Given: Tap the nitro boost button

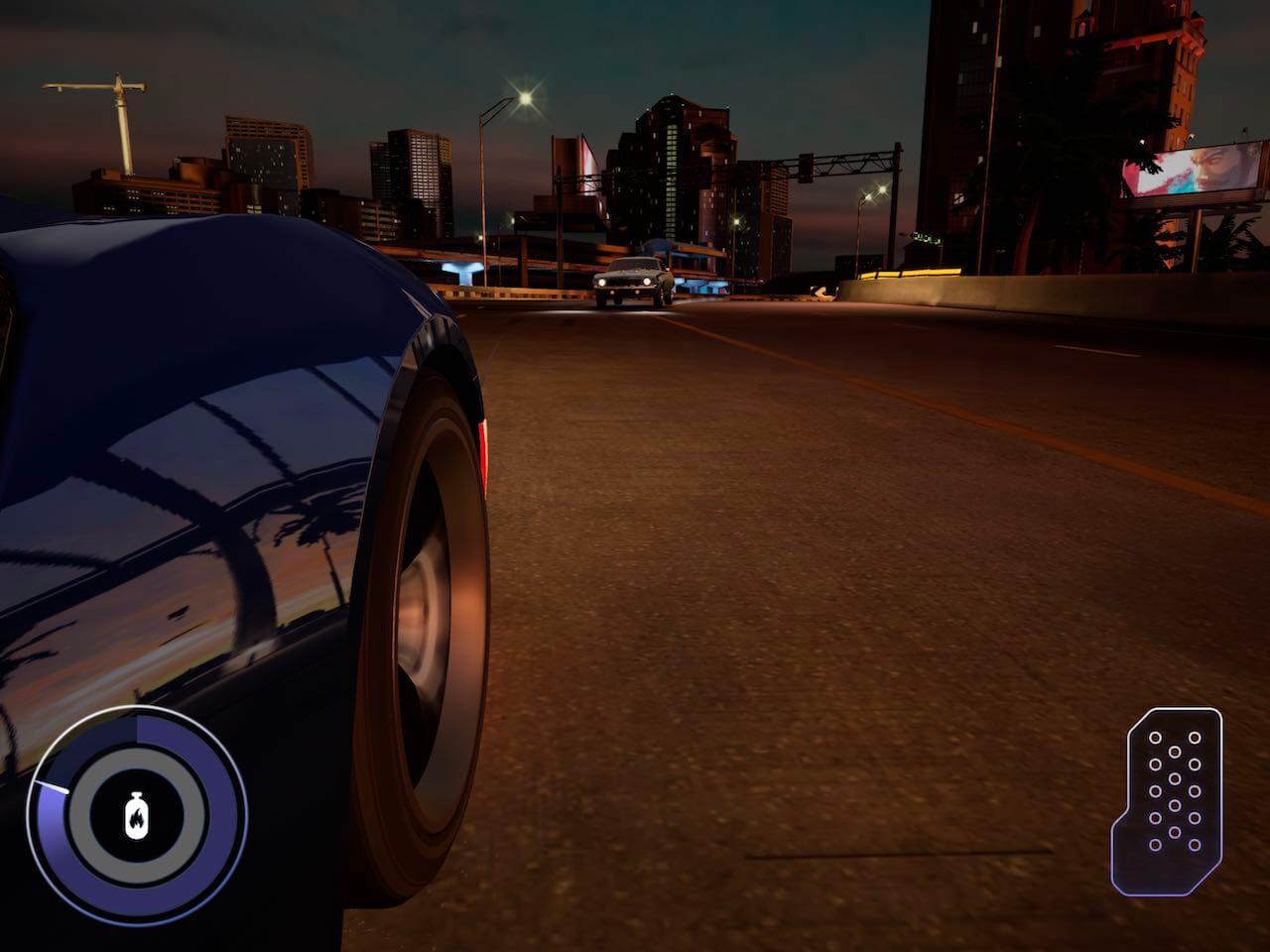Looking at the screenshot, I should point(136,816).
